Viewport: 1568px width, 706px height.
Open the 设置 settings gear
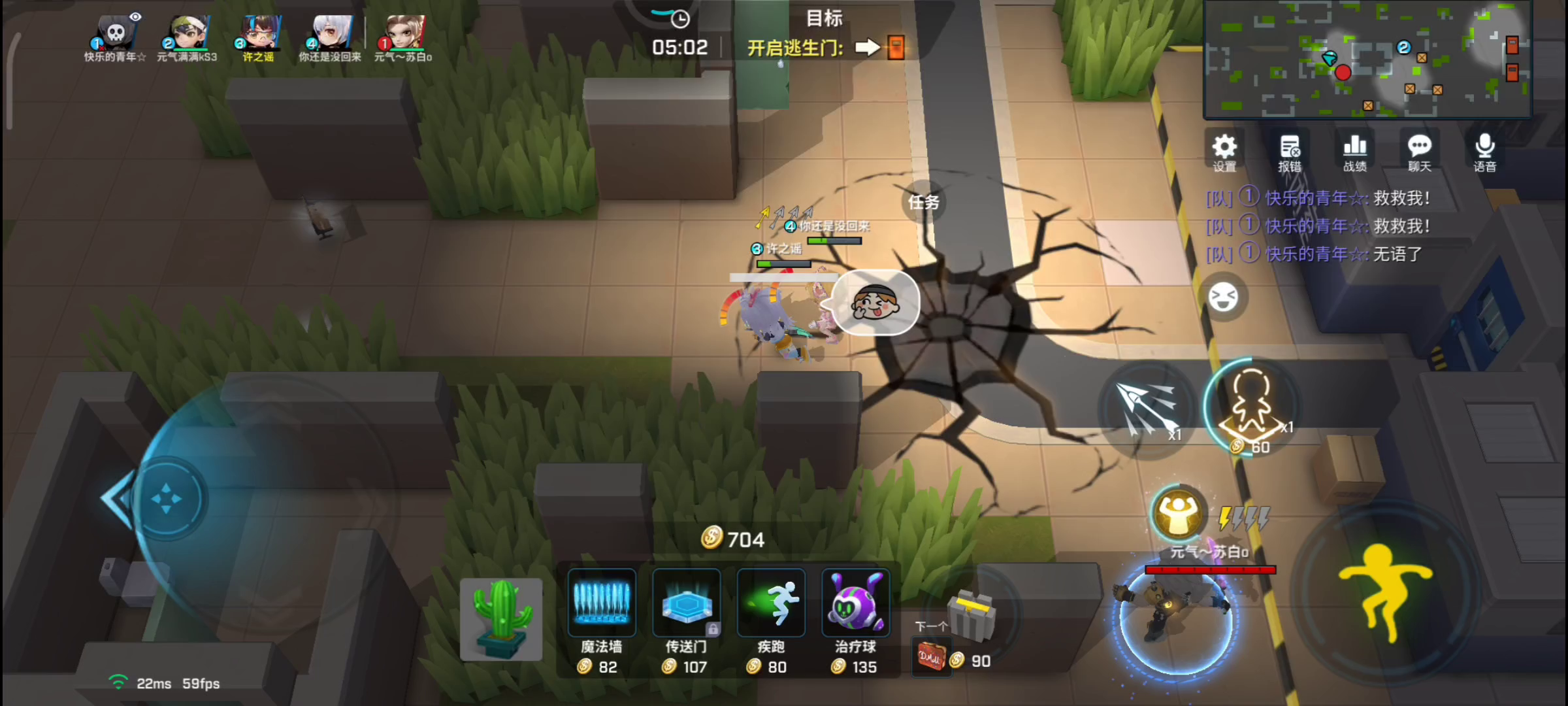pos(1224,152)
